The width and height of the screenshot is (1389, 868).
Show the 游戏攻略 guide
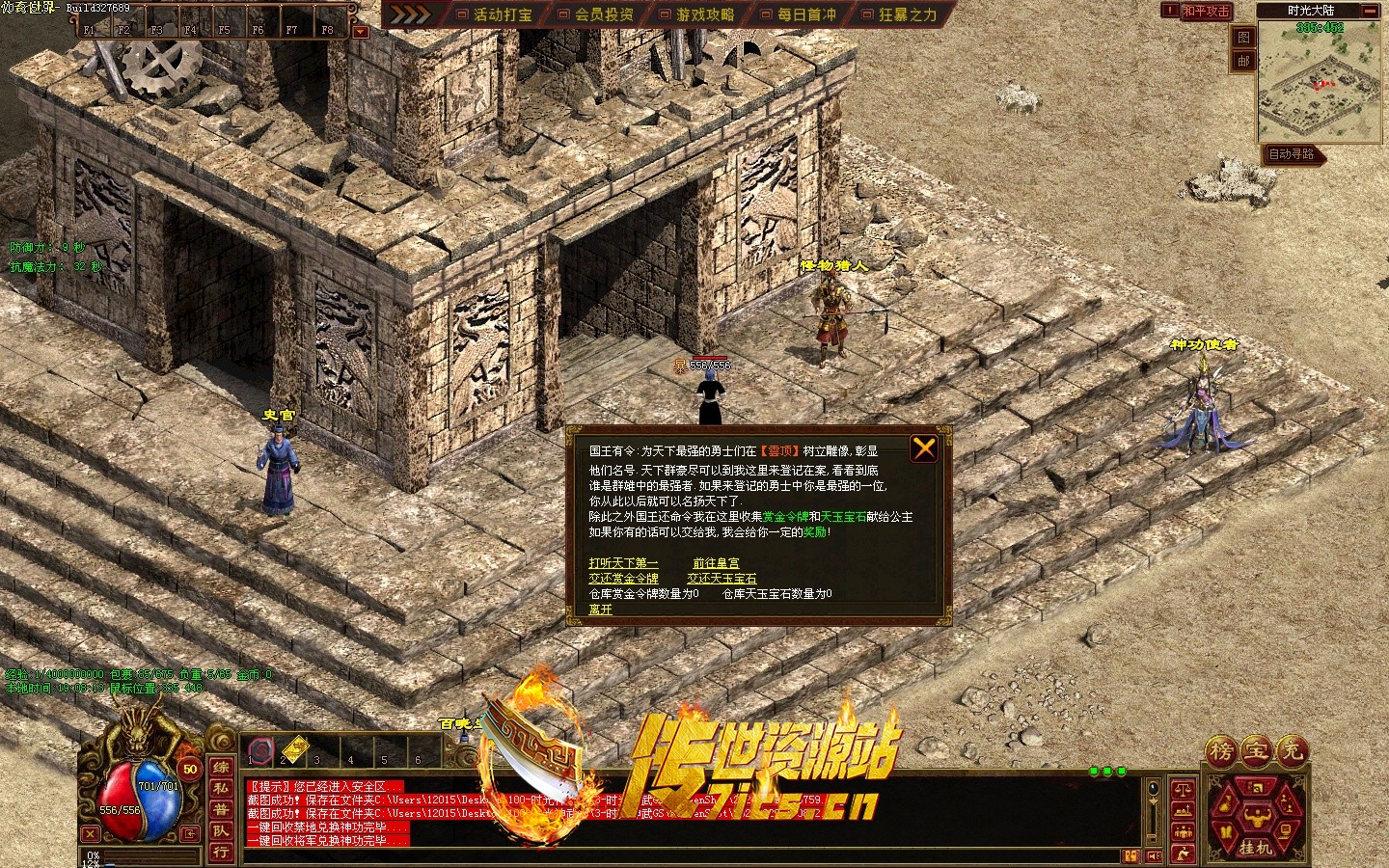[x=697, y=14]
